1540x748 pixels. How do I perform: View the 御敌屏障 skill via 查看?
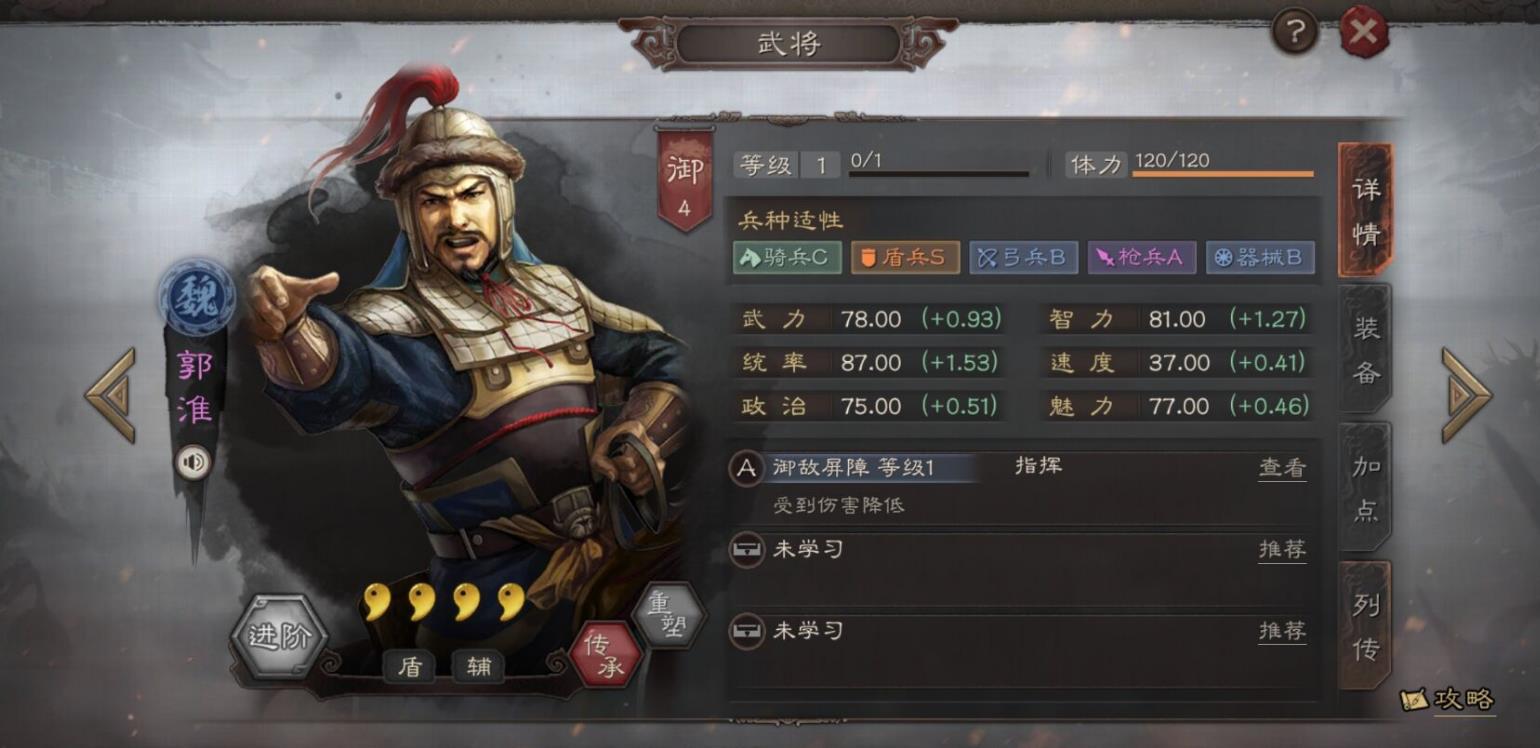click(x=1282, y=468)
